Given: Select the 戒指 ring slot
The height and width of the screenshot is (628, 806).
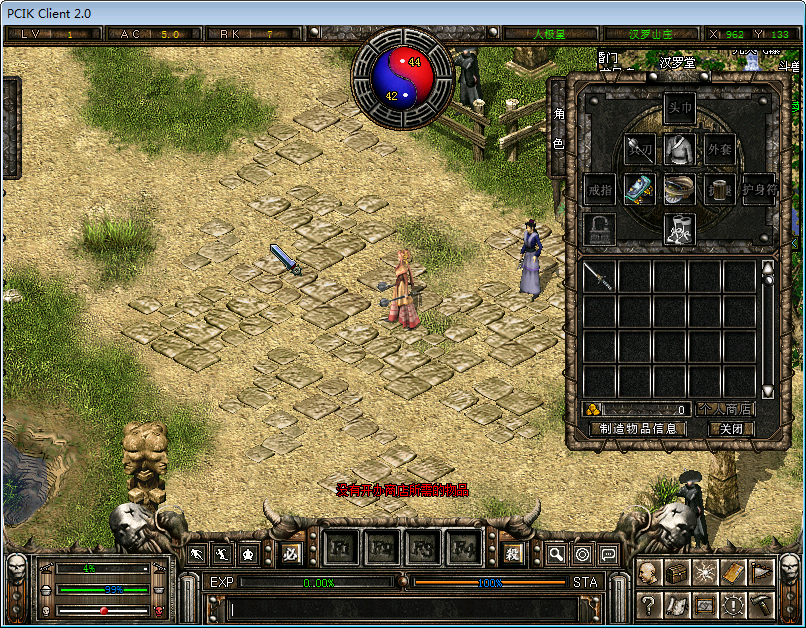Looking at the screenshot, I should (600, 189).
